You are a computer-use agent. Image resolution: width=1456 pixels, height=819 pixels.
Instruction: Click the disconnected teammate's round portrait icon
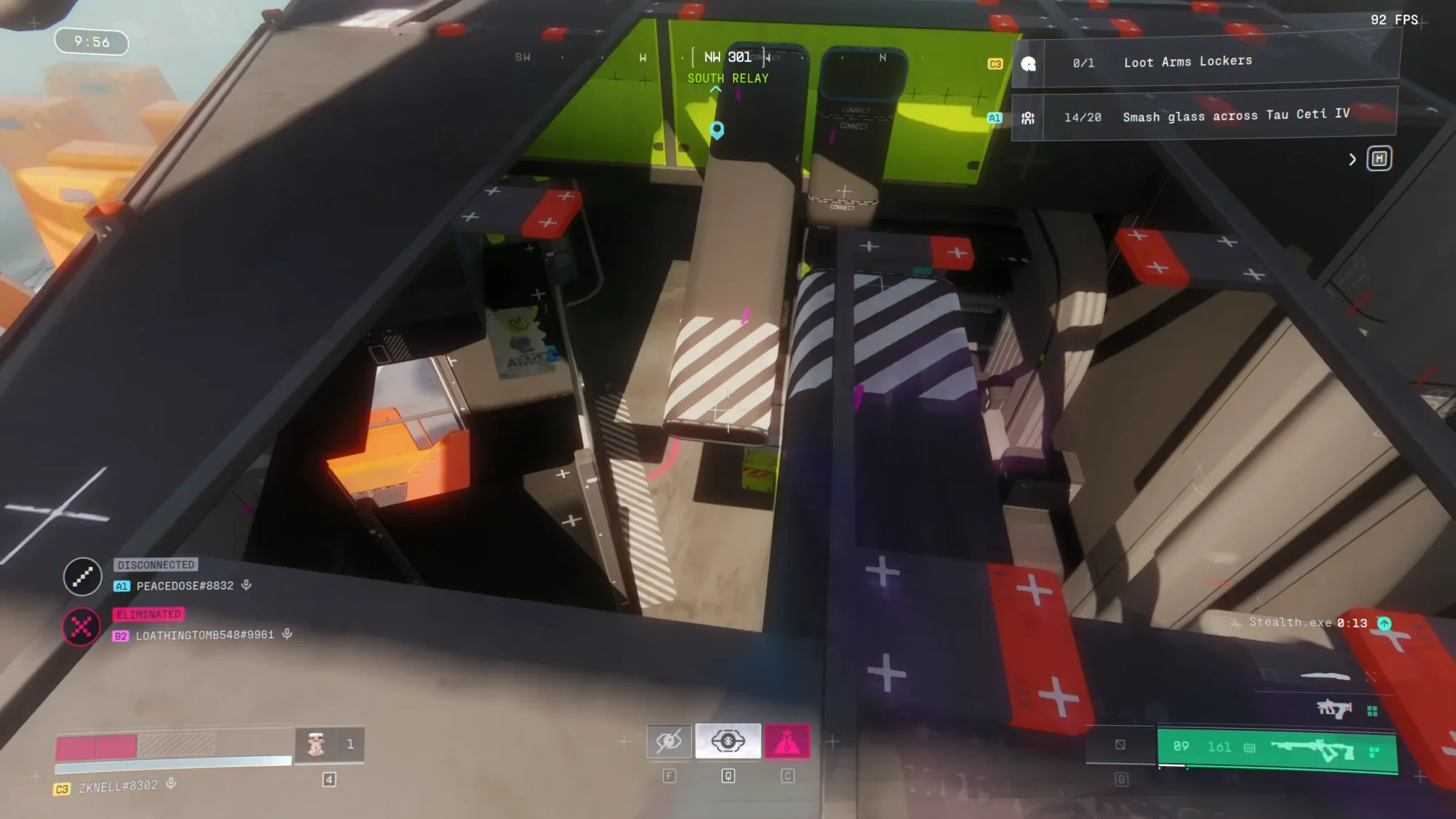click(82, 577)
